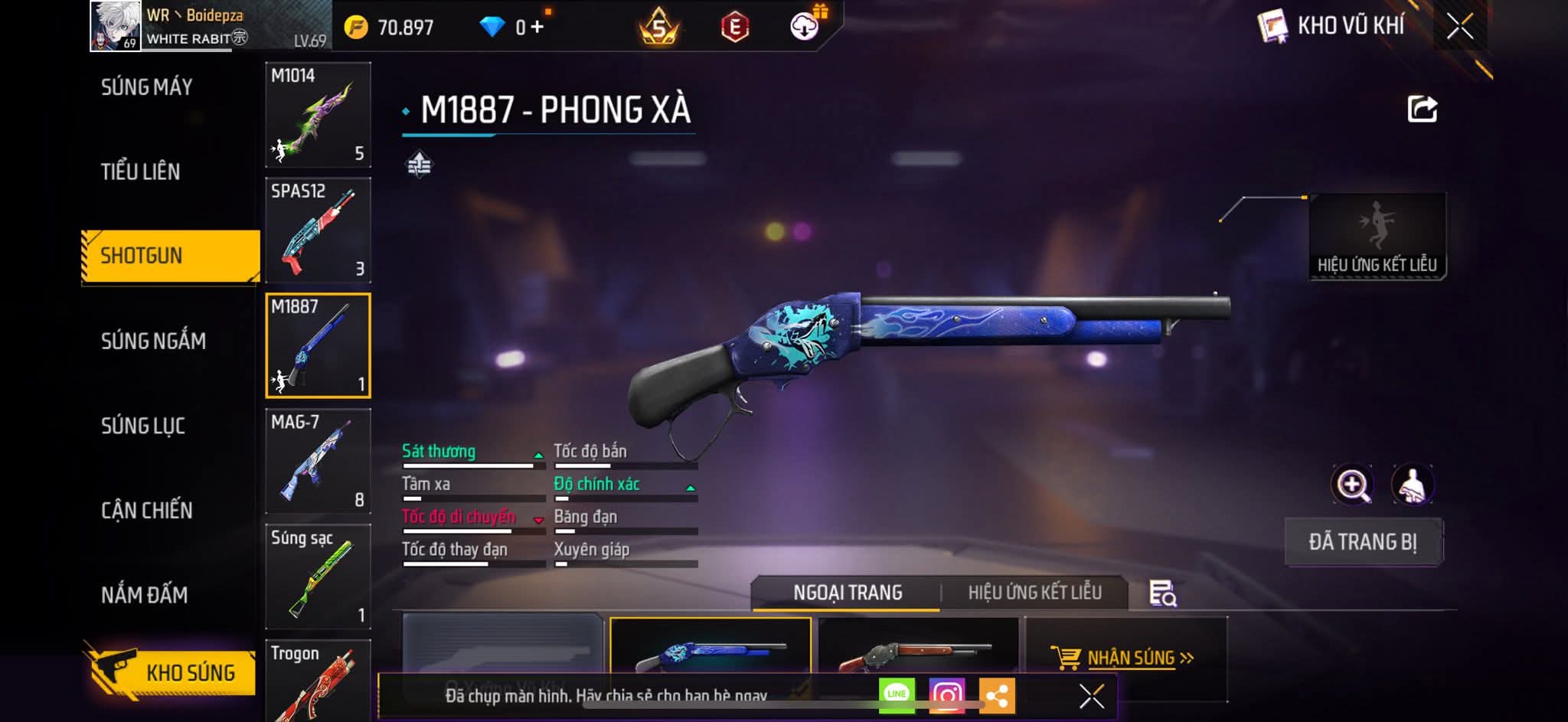Screen dimensions: 1568x722
Task: Select the Trogon weapon tile
Action: (318, 680)
